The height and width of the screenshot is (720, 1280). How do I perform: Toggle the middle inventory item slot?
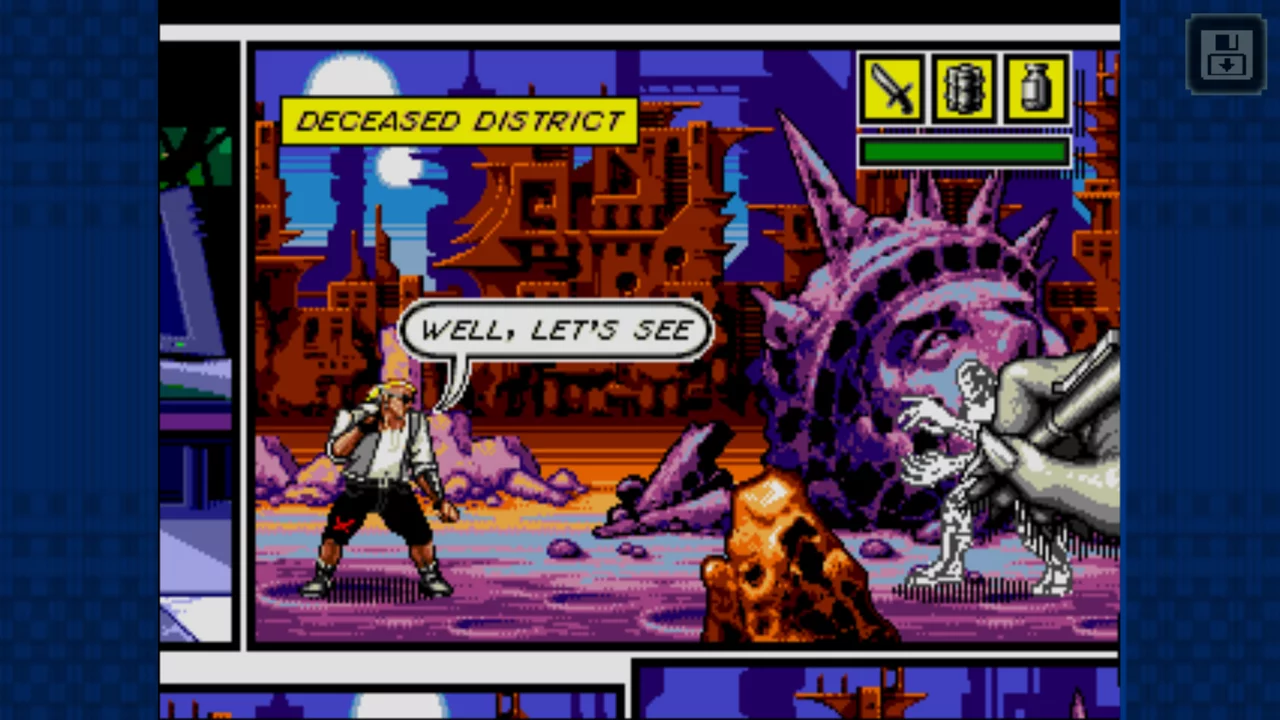[963, 90]
